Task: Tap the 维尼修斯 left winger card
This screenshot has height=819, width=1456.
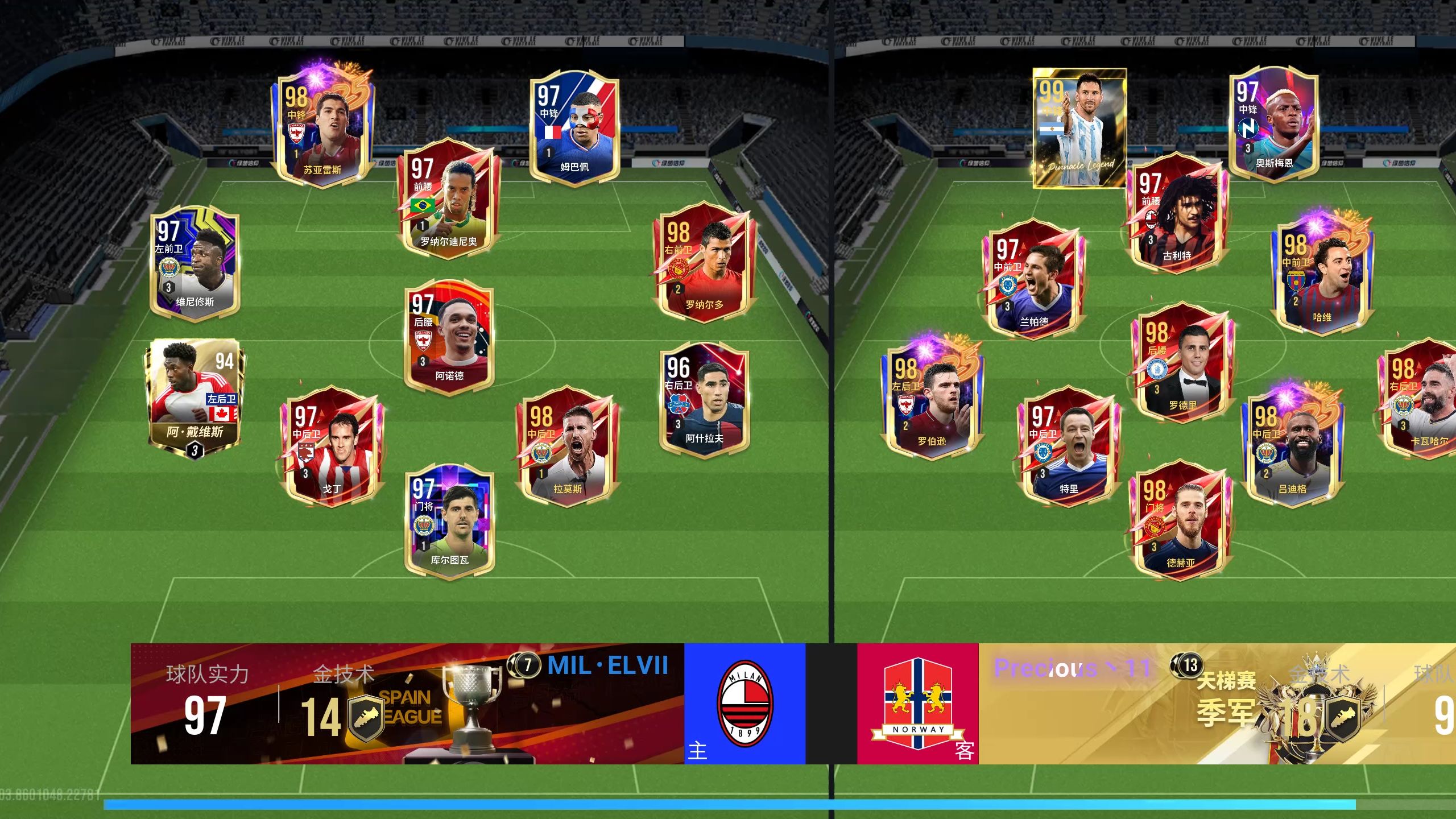Action: (x=195, y=264)
